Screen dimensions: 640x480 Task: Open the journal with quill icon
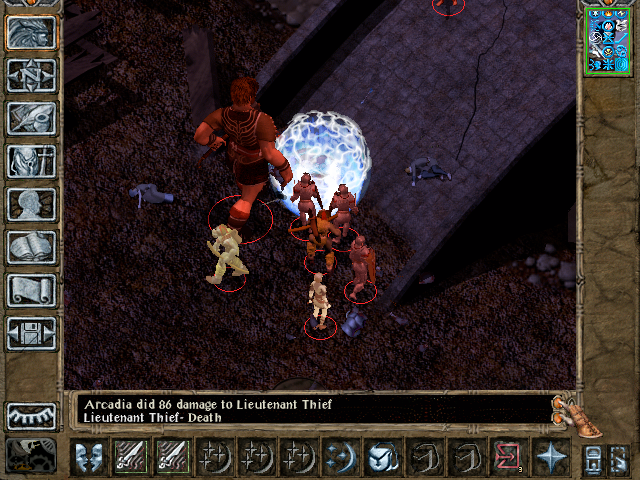tap(32, 118)
